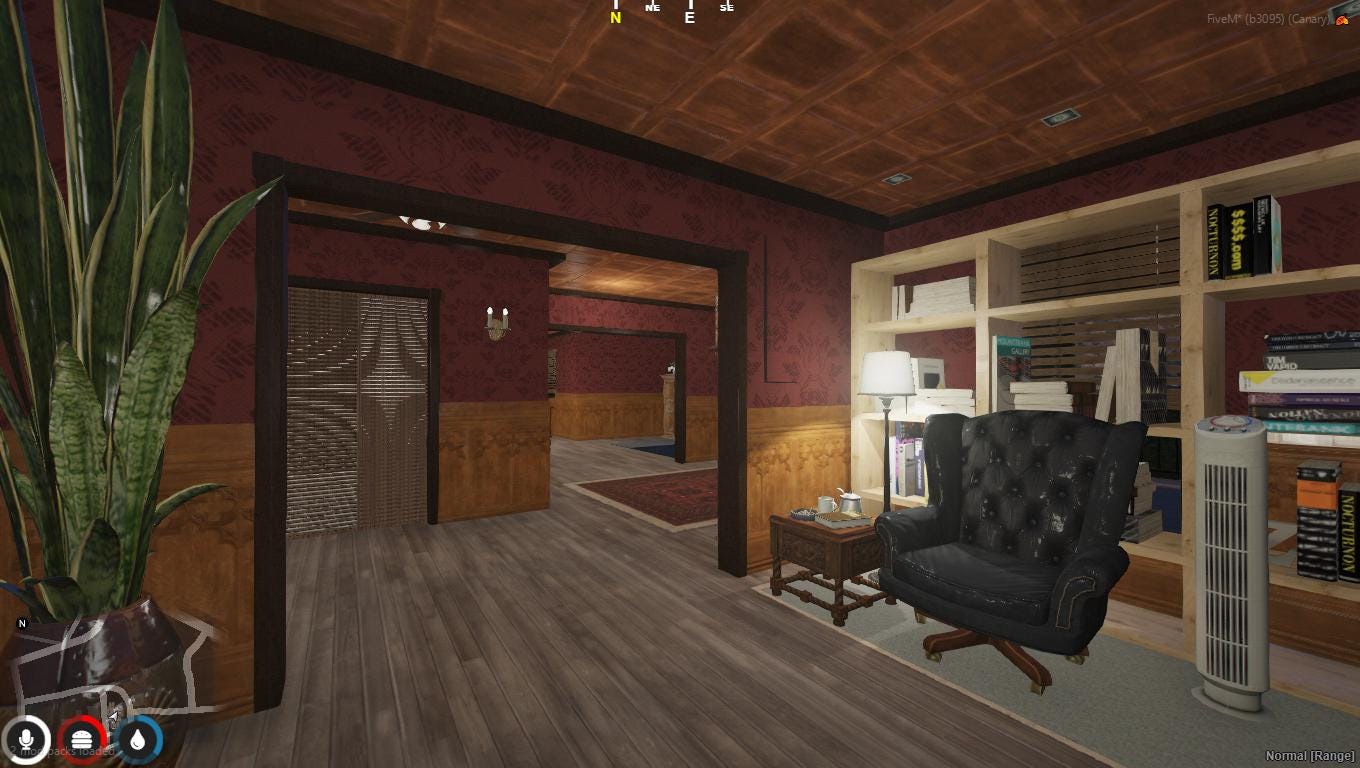Click the "FiveM (b3095) (Canary)" version label
This screenshot has width=1360, height=768.
pos(1266,17)
